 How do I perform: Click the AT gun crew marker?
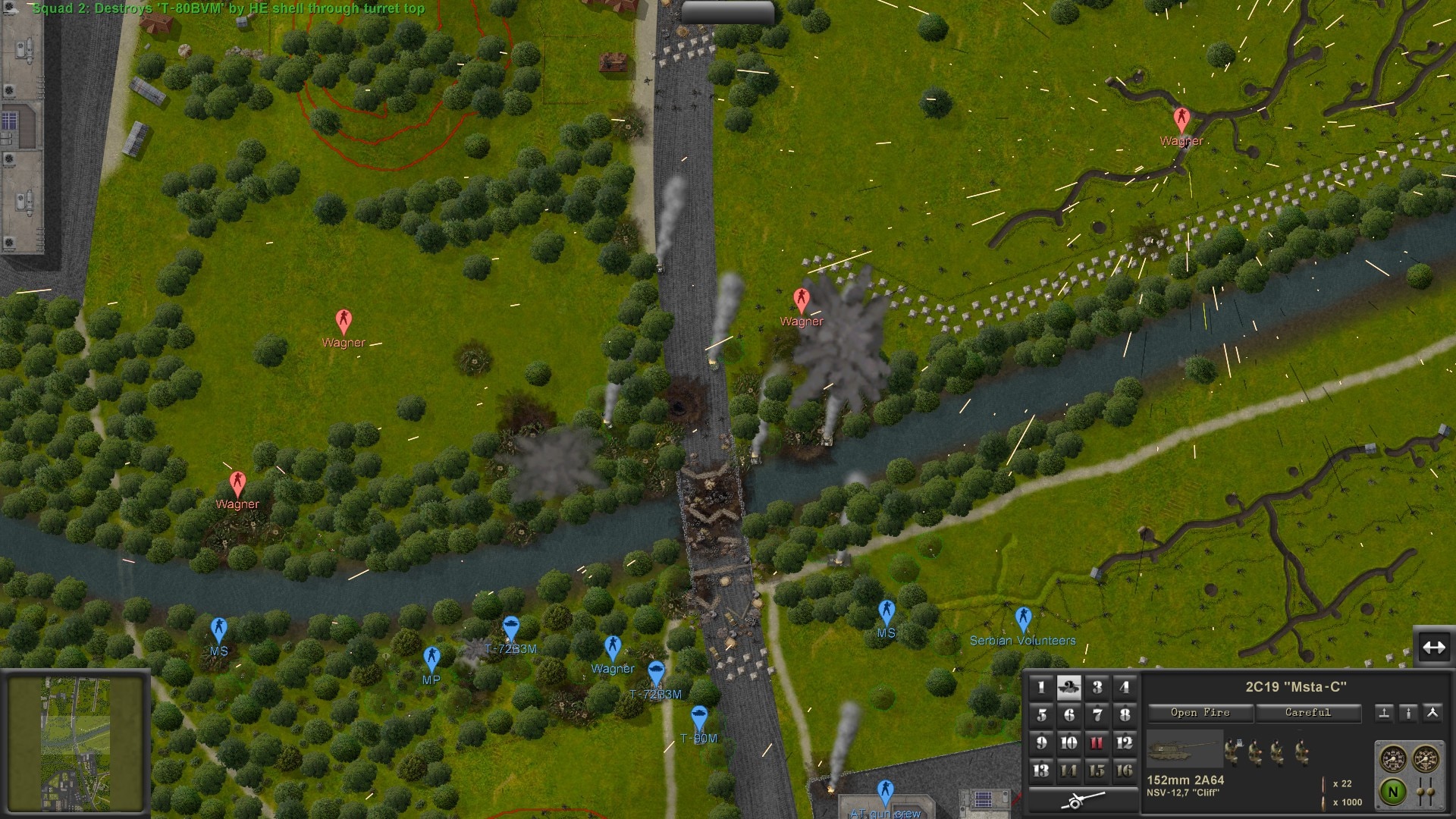(885, 792)
